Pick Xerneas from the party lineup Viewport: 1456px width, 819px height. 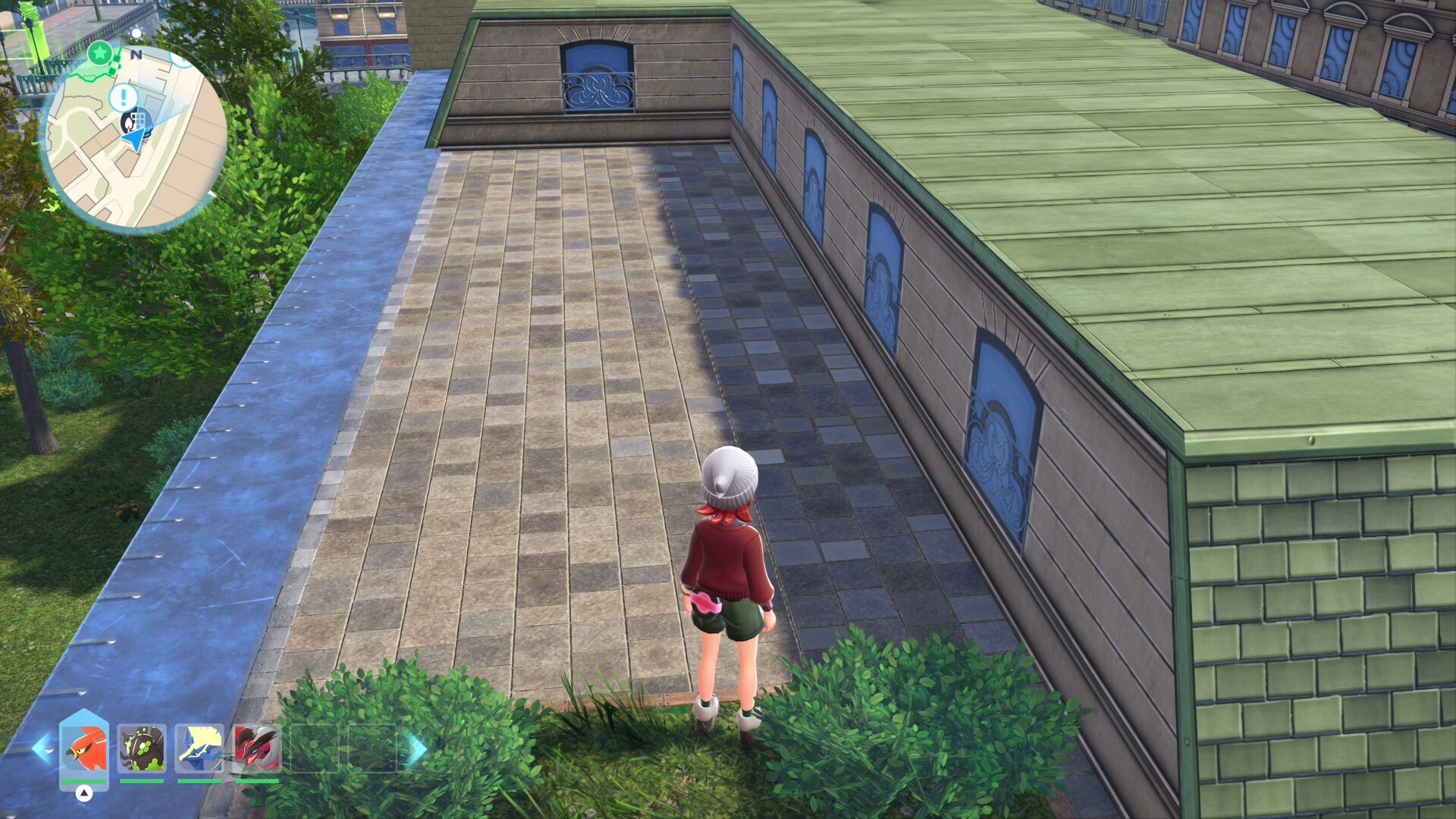tap(199, 748)
